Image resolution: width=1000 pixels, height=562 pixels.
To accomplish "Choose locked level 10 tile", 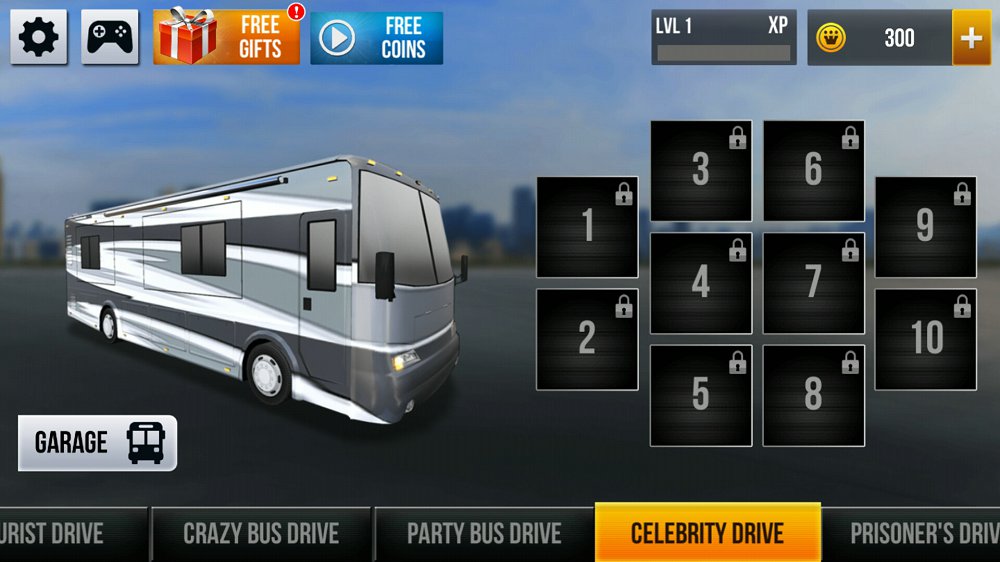I will click(926, 339).
